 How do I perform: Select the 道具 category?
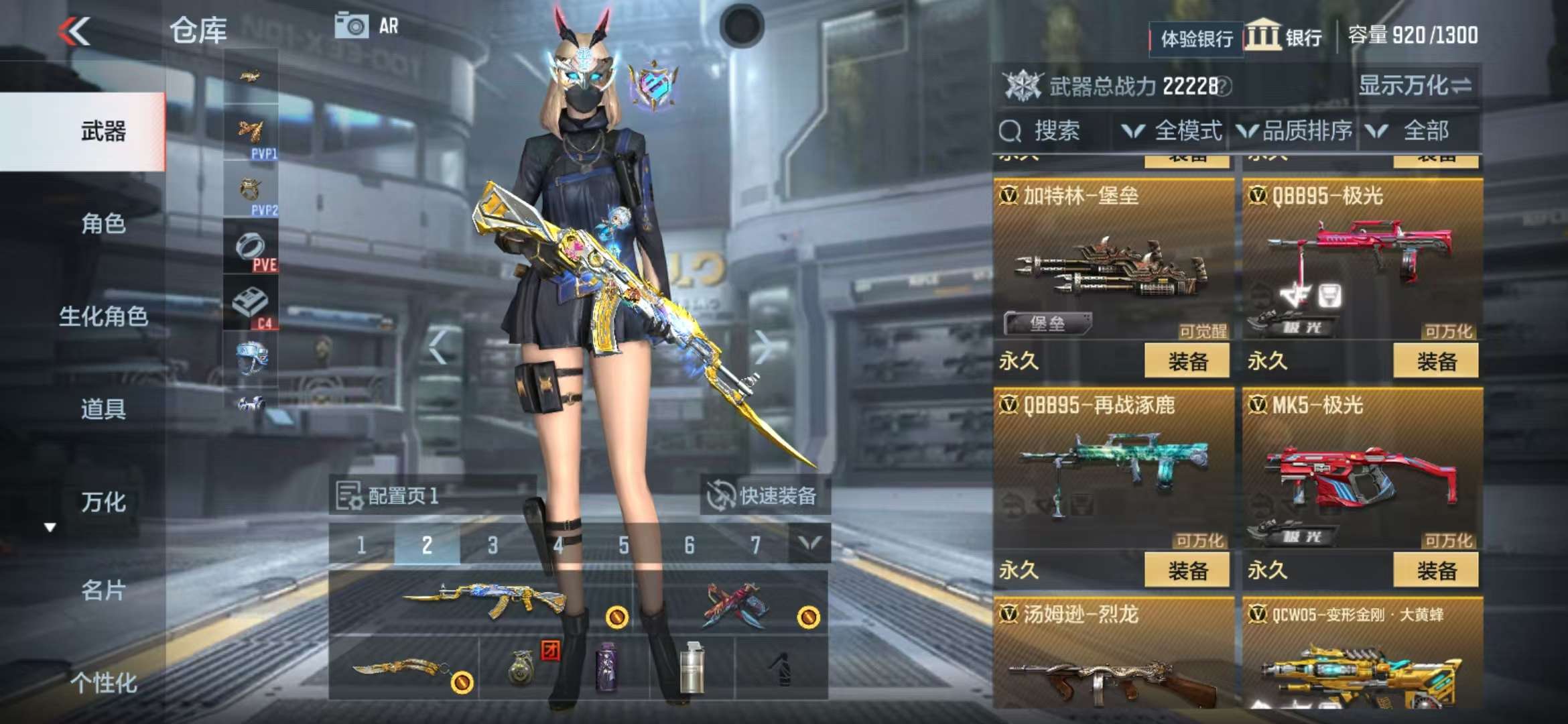pos(103,409)
